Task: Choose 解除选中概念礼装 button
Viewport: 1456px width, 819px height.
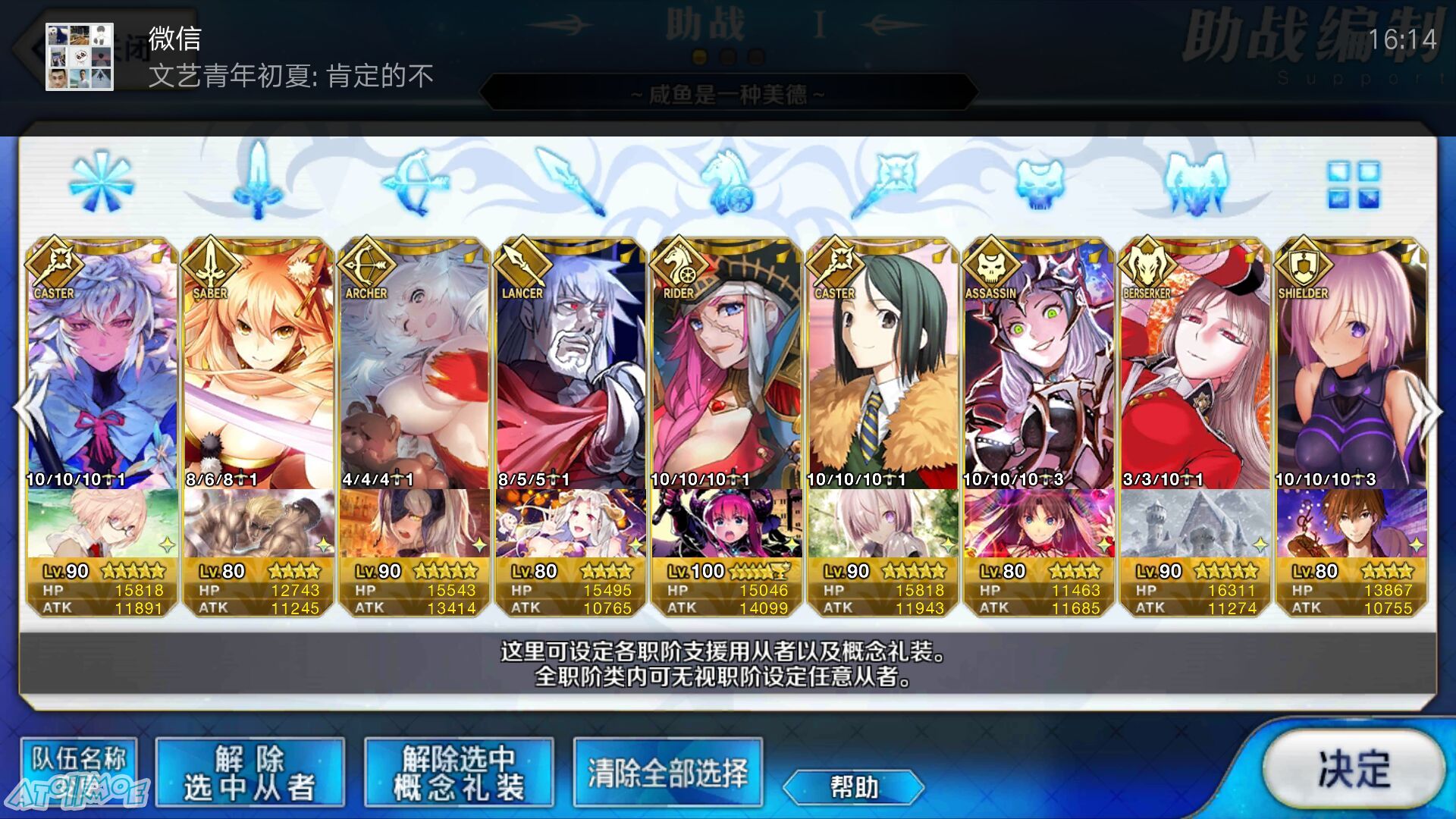Action: tap(459, 773)
